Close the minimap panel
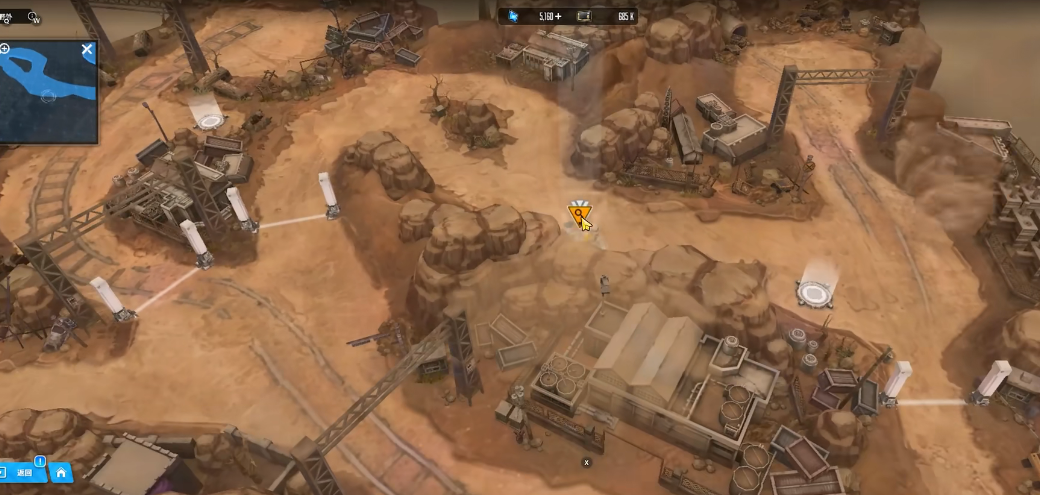 click(x=87, y=49)
